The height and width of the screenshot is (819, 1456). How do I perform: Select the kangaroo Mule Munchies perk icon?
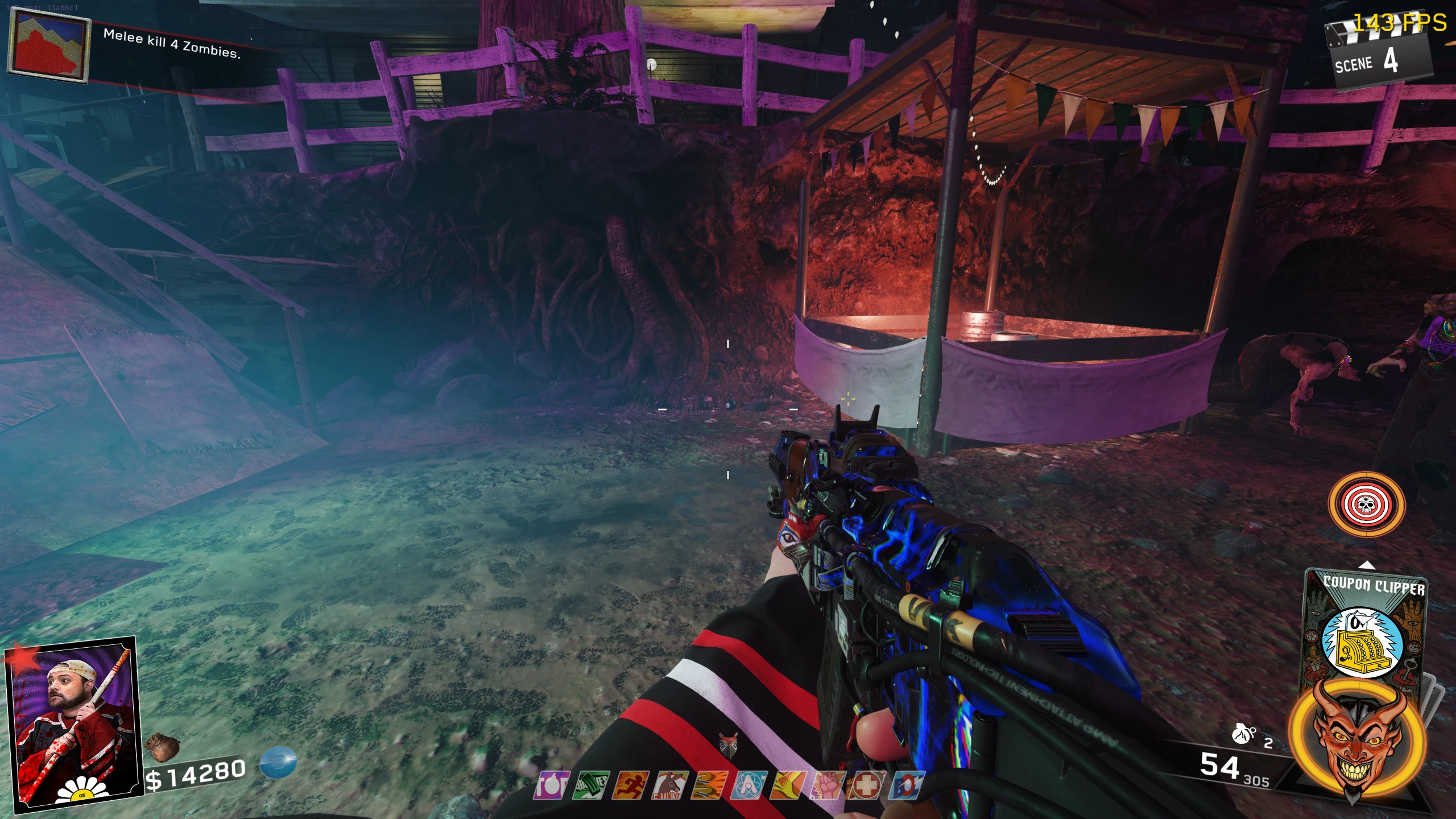(671, 785)
